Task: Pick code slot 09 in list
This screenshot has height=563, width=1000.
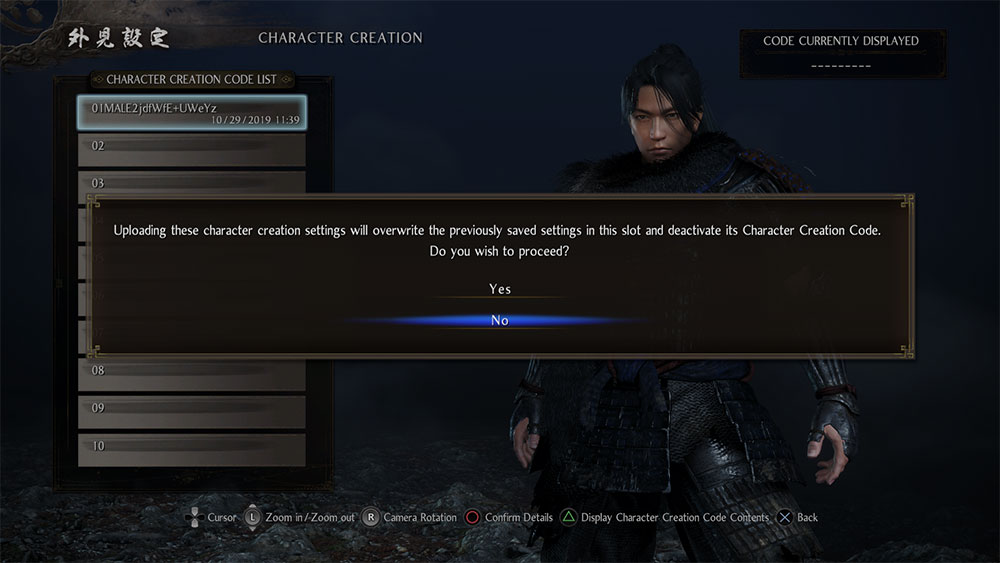Action: click(x=191, y=411)
